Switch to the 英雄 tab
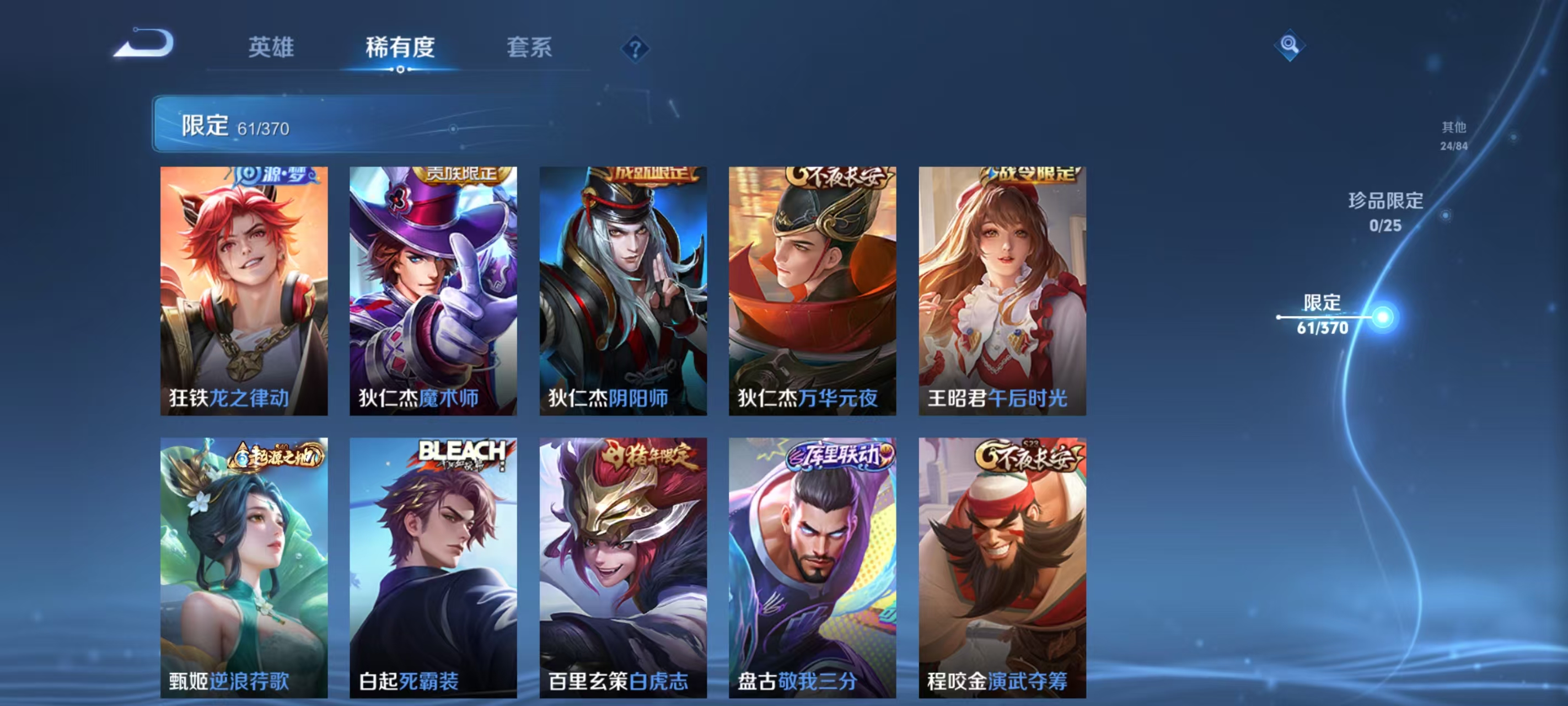Screen dimensions: 1568x706 point(270,47)
